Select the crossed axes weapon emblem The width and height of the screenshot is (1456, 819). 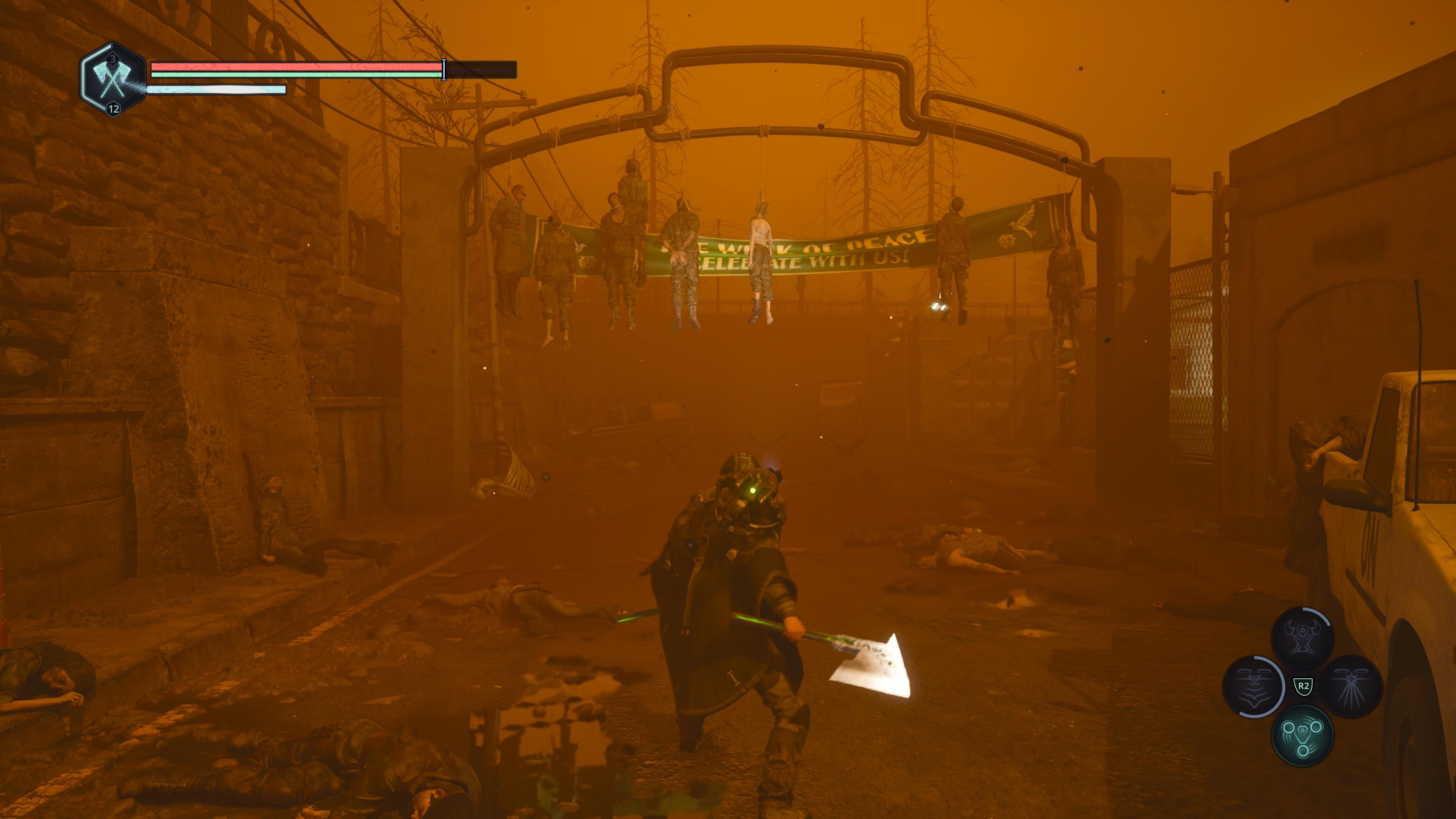pyautogui.click(x=114, y=80)
